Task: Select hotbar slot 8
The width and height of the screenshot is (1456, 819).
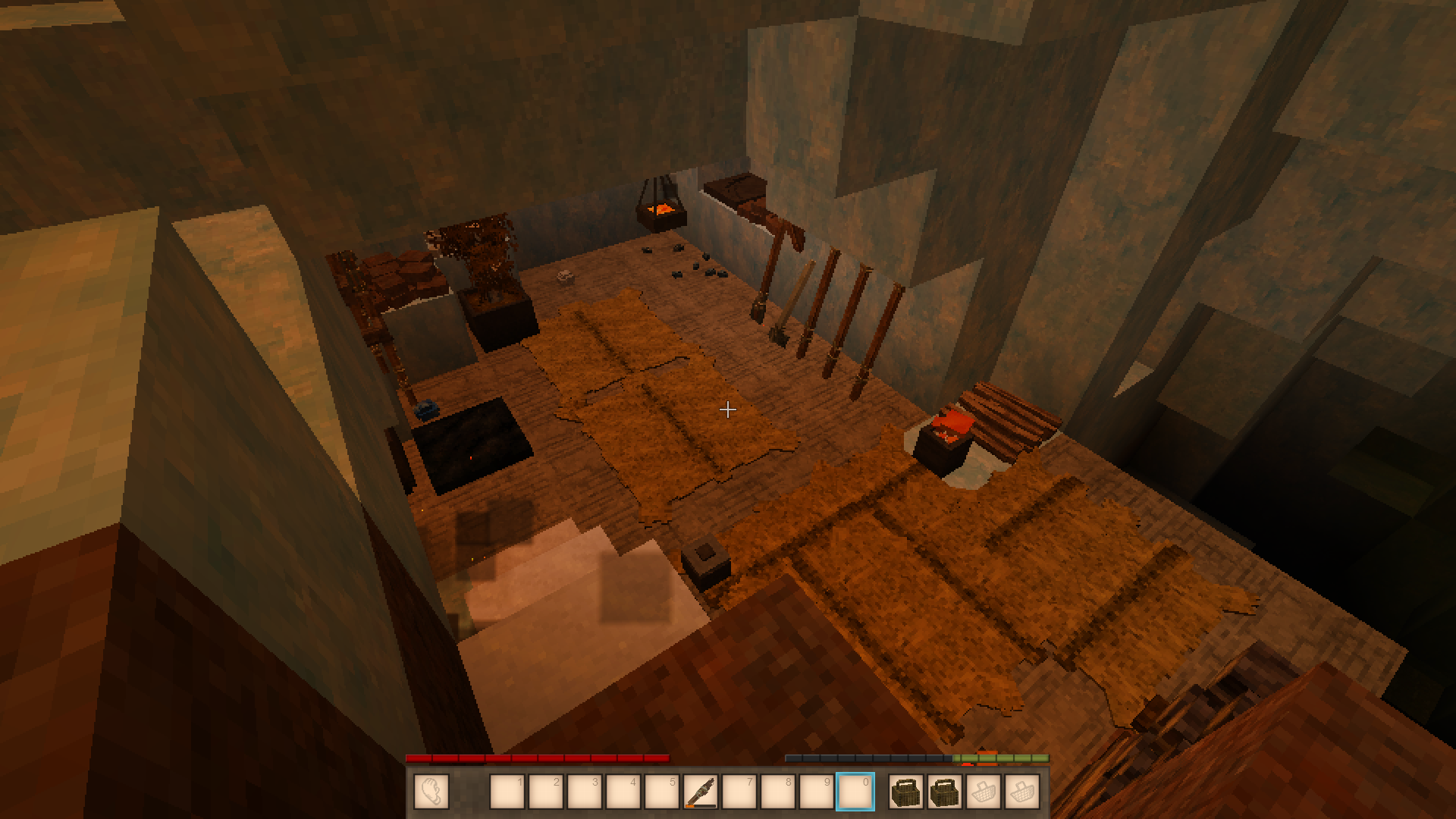Action: click(778, 792)
